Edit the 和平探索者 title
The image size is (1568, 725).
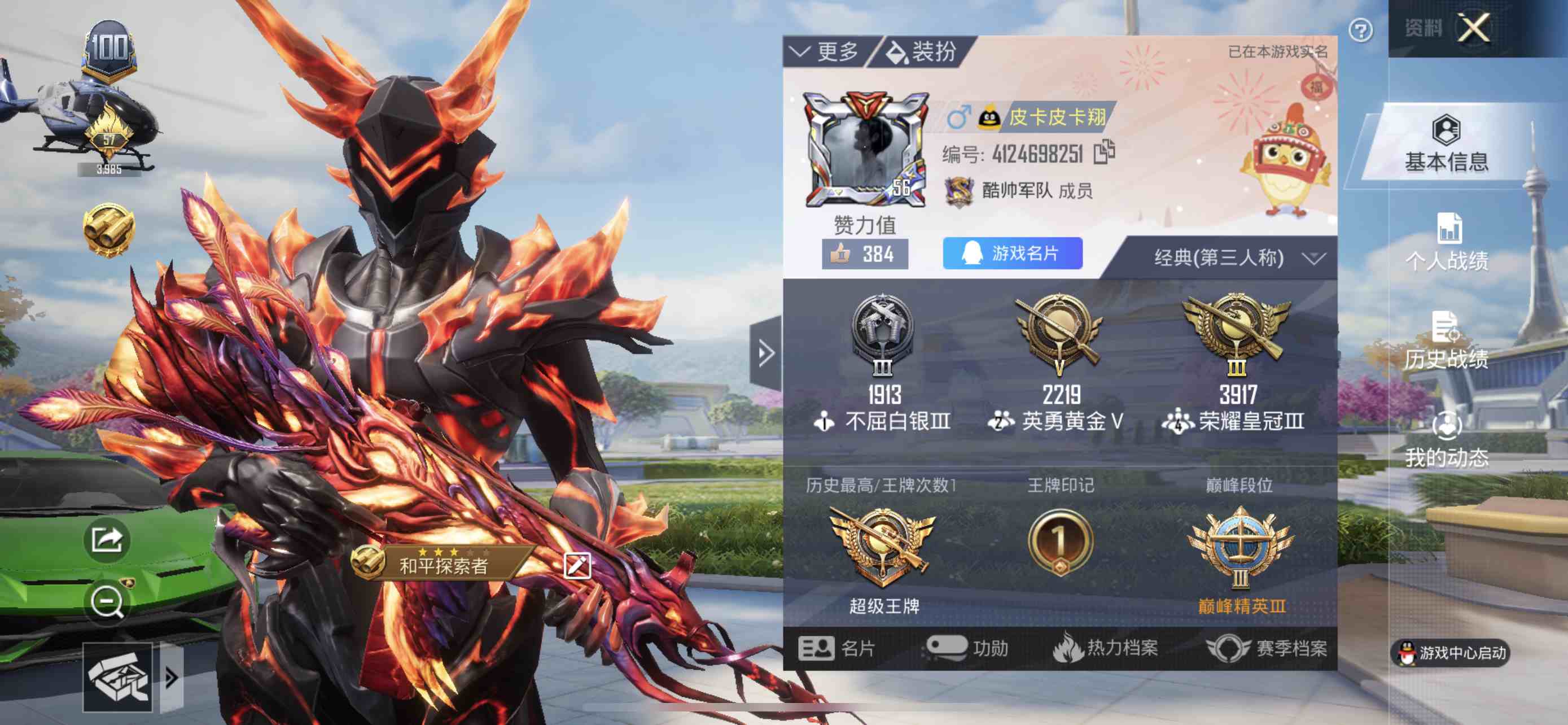coord(576,566)
